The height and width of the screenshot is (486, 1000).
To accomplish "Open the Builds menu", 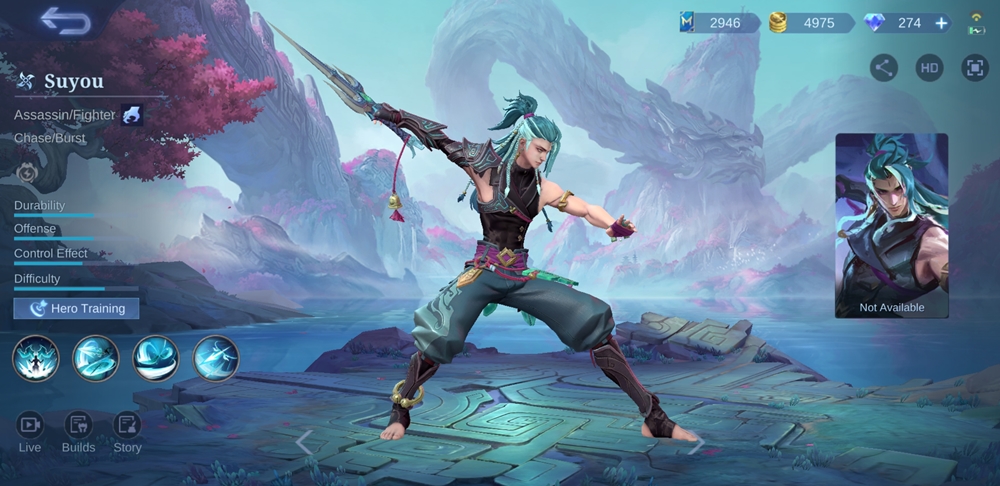I will [x=78, y=433].
